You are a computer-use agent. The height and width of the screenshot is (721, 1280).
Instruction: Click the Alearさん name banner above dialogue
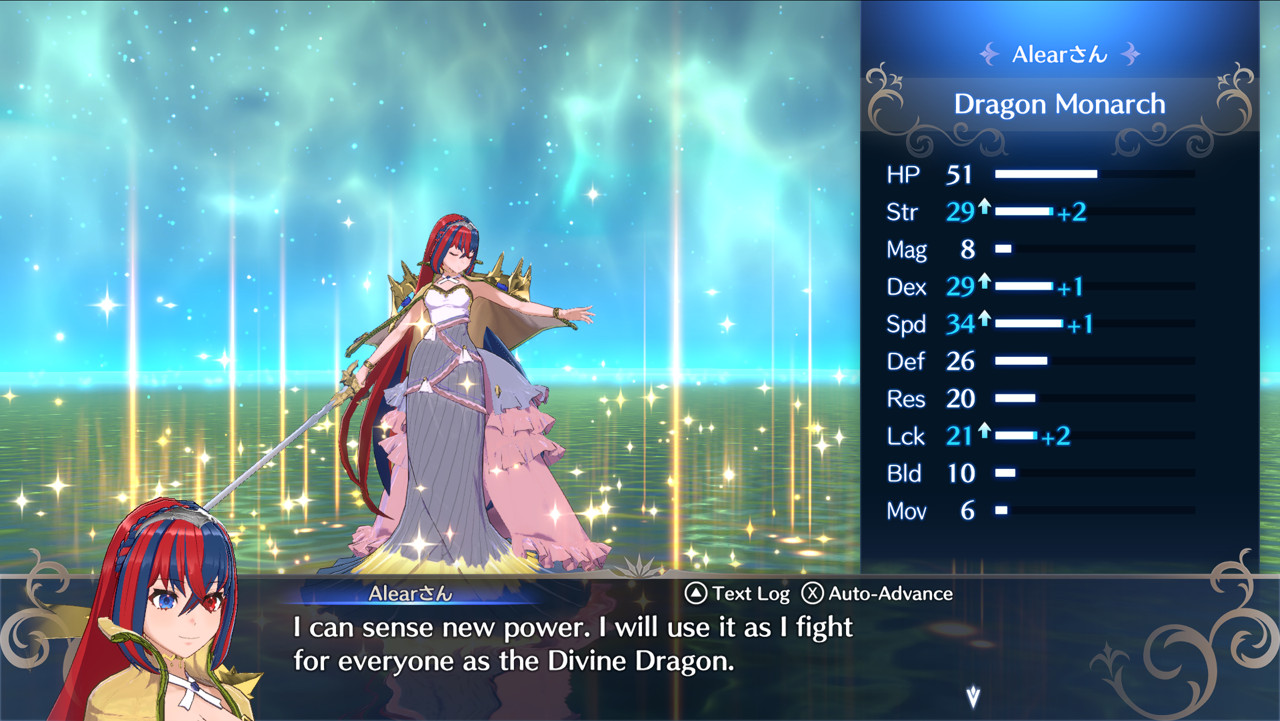pos(410,593)
